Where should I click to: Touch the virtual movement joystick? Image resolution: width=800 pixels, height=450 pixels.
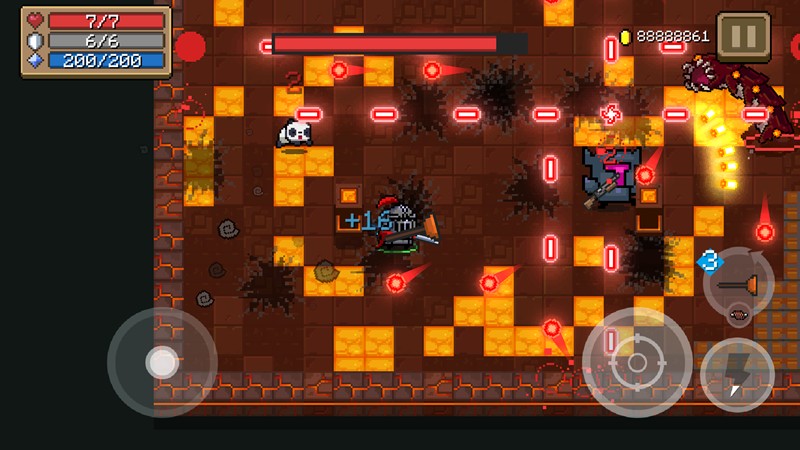pyautogui.click(x=161, y=362)
